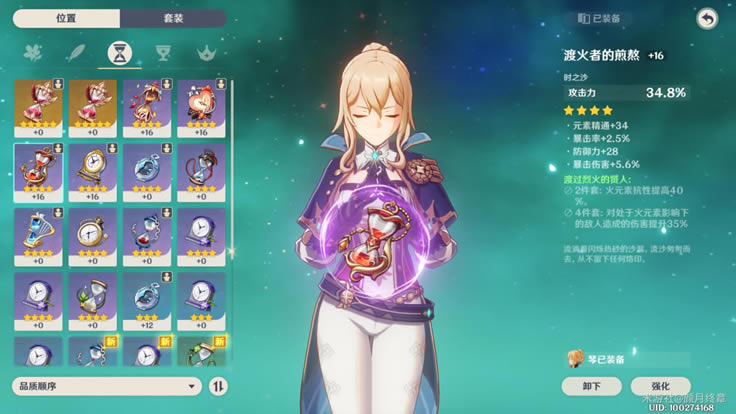Click the 卸下 unequip button
Screen dimensions: 736x414
[x=591, y=386]
